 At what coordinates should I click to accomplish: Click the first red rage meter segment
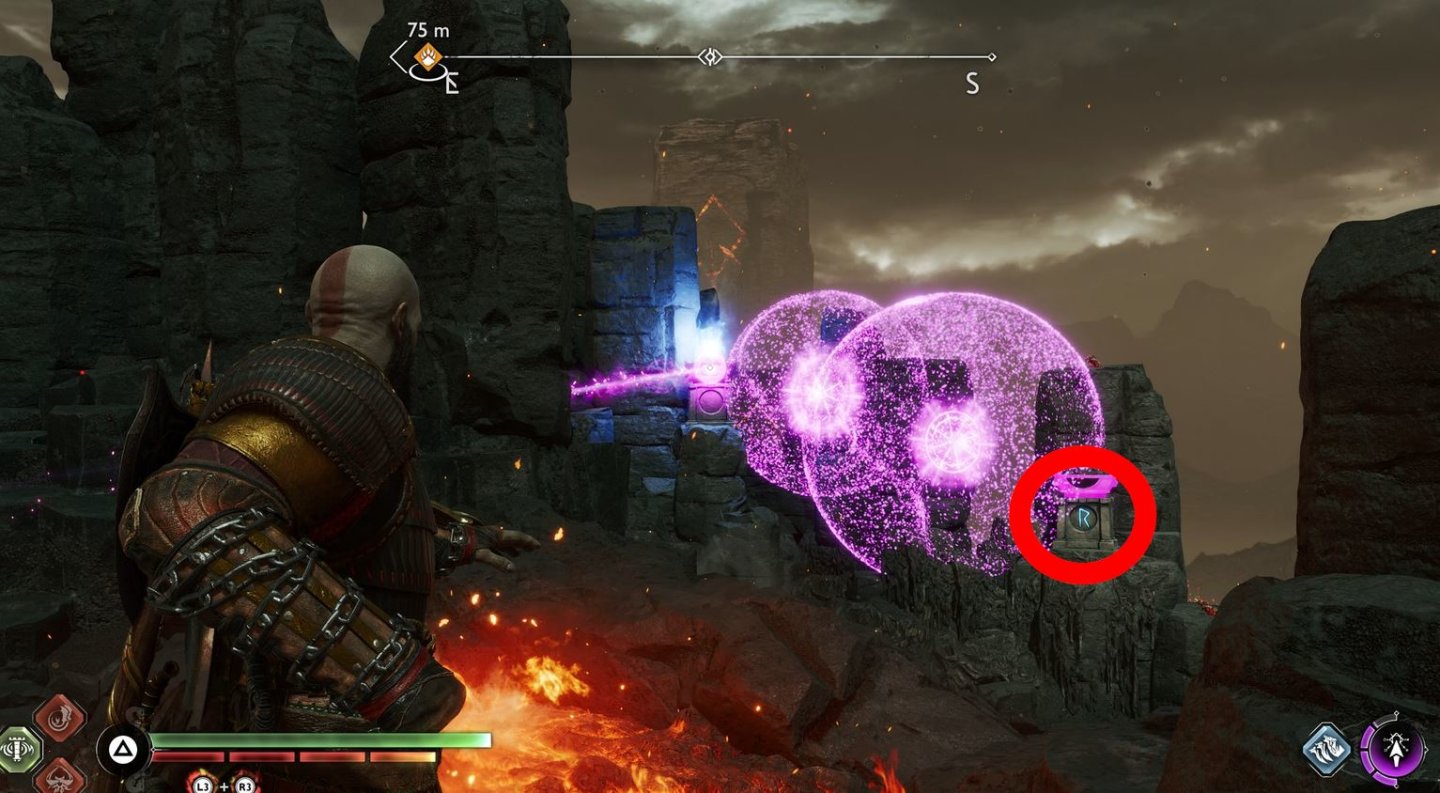tap(190, 755)
